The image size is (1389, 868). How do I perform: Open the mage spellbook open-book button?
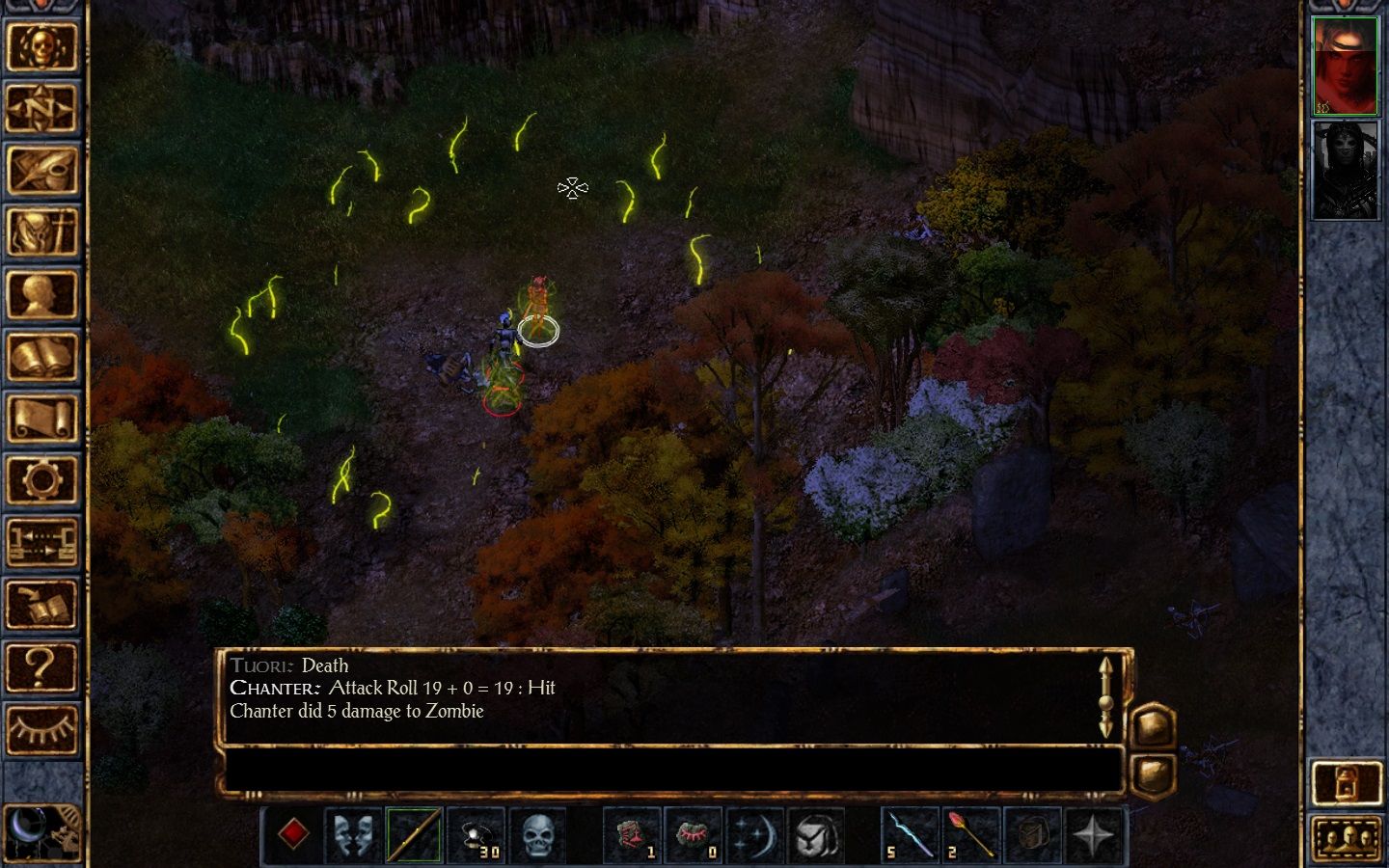(x=41, y=357)
